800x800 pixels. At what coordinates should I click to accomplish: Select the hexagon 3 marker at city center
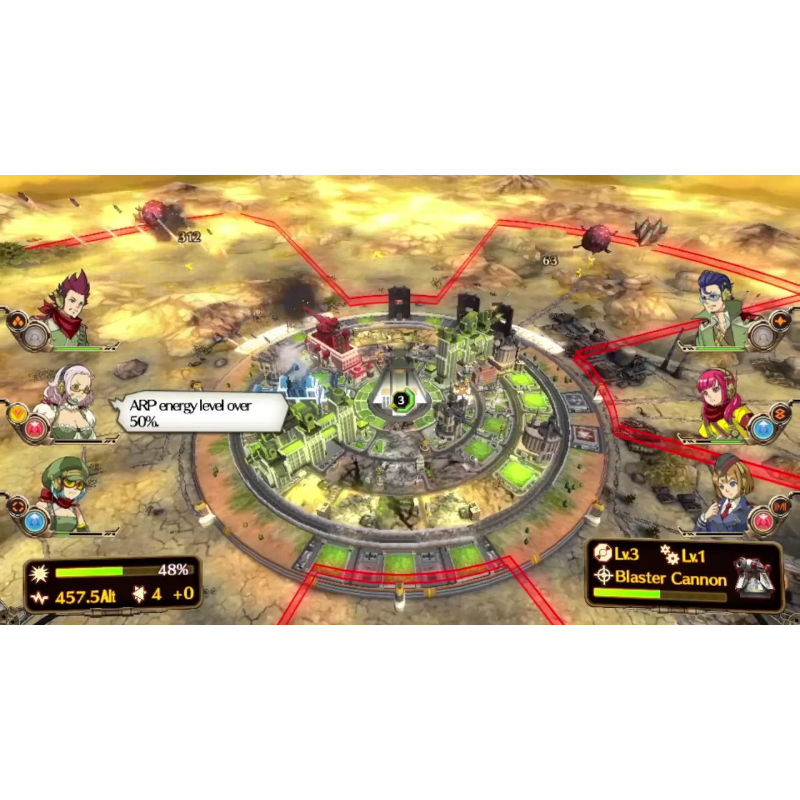[x=401, y=400]
